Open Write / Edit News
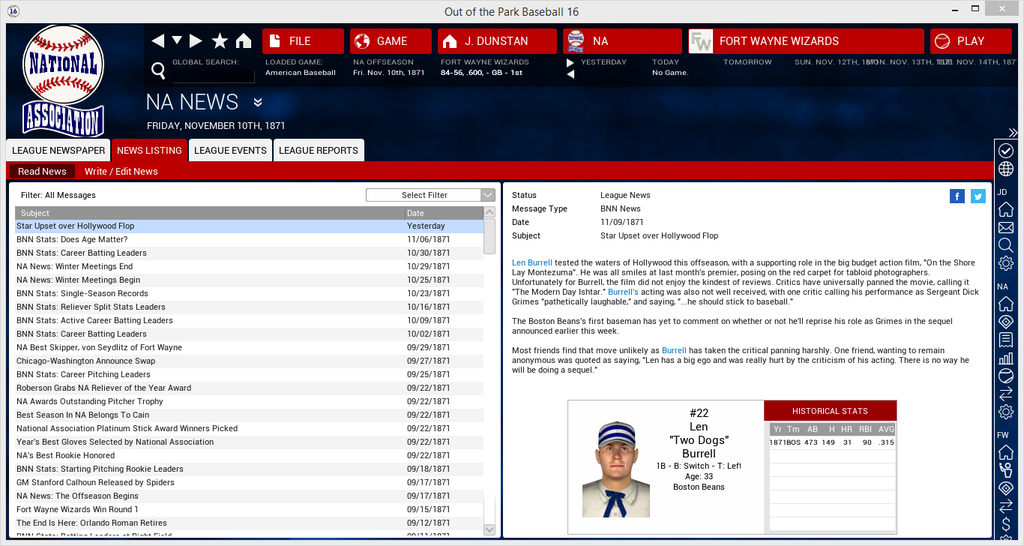Image resolution: width=1024 pixels, height=546 pixels. click(121, 171)
